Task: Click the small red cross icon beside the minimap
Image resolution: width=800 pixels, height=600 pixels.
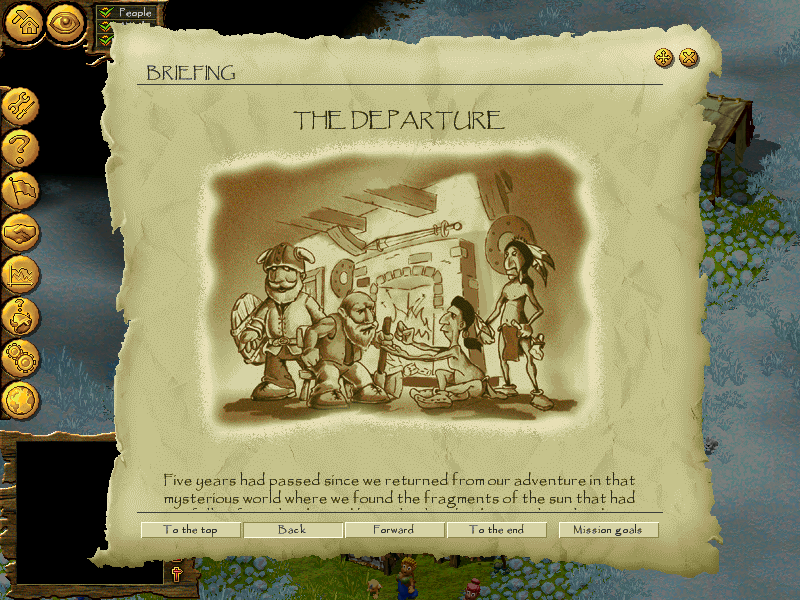Action: (x=177, y=573)
